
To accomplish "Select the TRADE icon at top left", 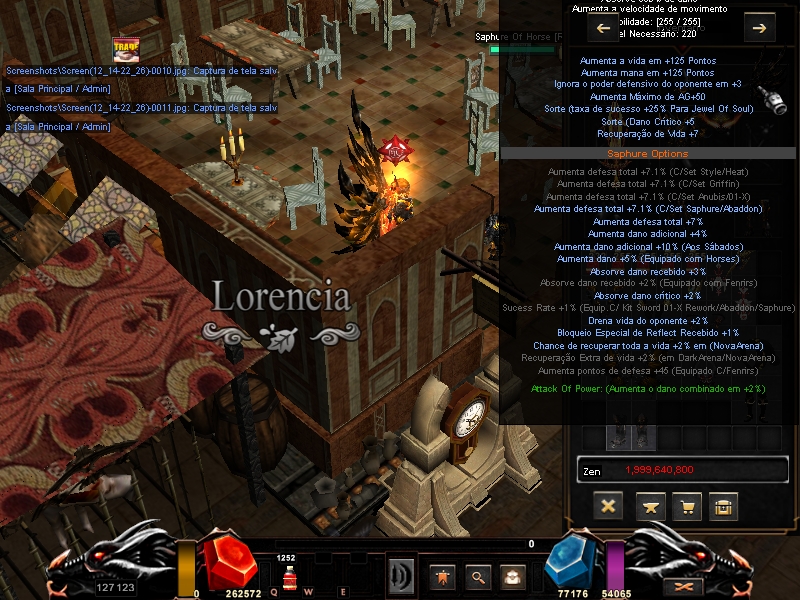I will [126, 49].
